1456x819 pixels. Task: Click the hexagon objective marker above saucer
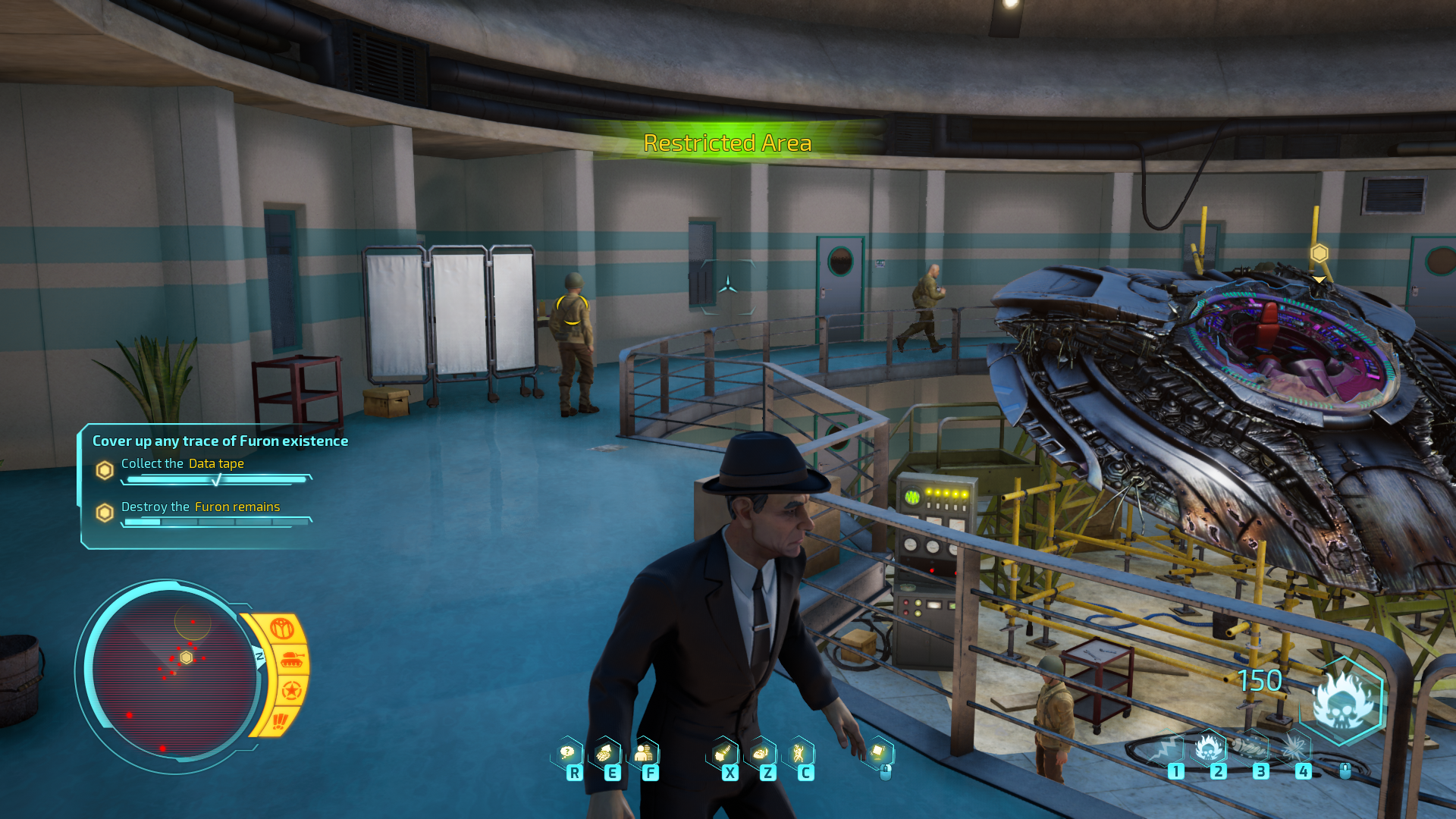(x=1319, y=253)
